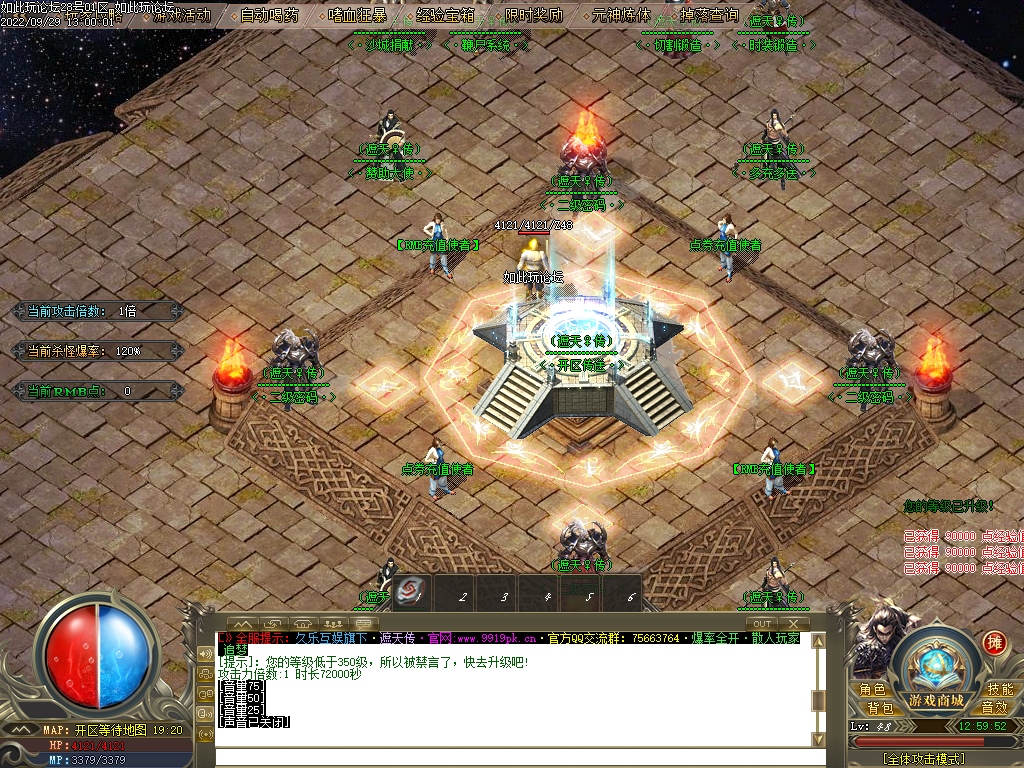The height and width of the screenshot is (768, 1024).
Task: Open the 角色 character panel
Action: click(872, 689)
